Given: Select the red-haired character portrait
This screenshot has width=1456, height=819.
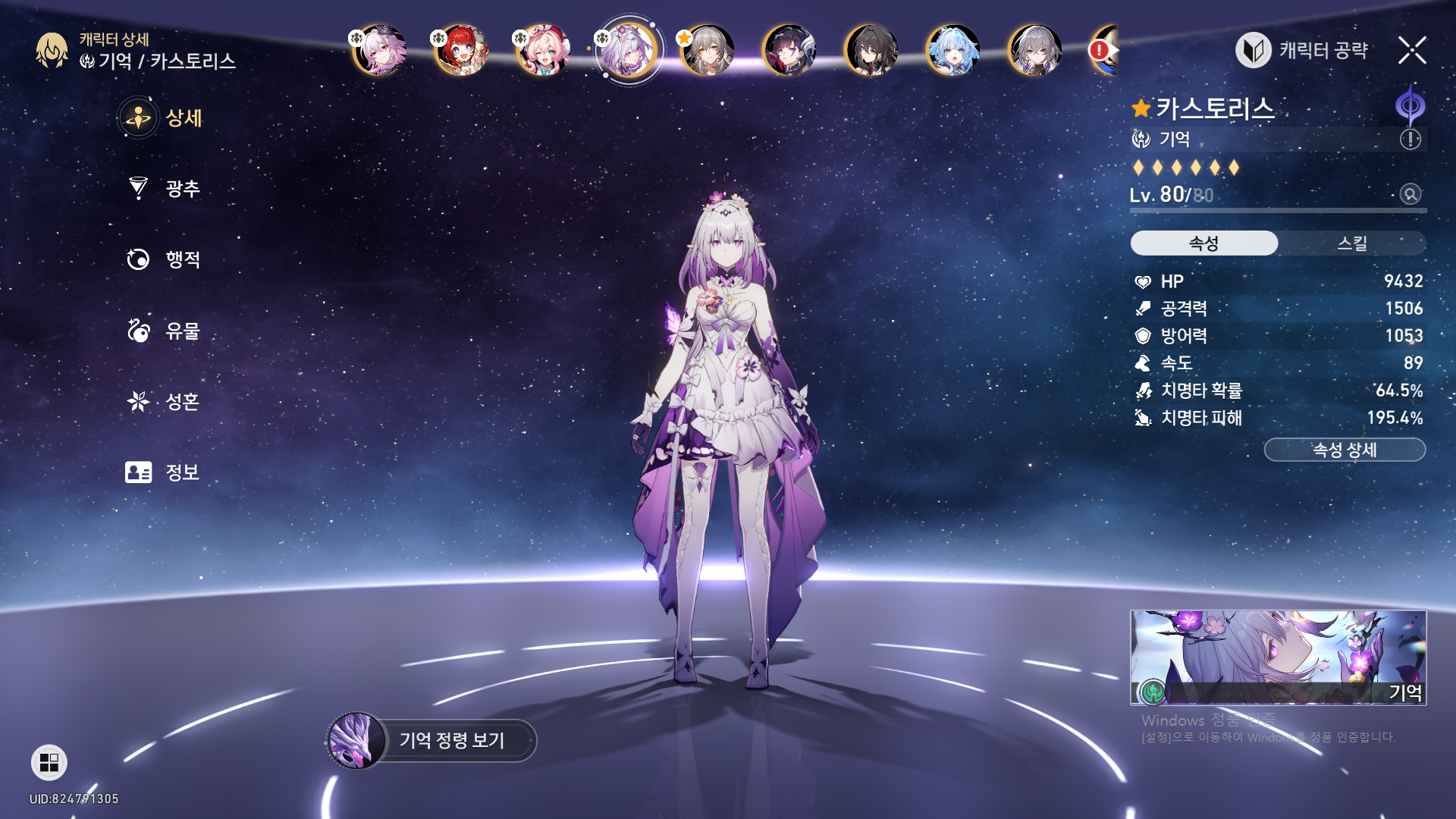Looking at the screenshot, I should tap(460, 51).
